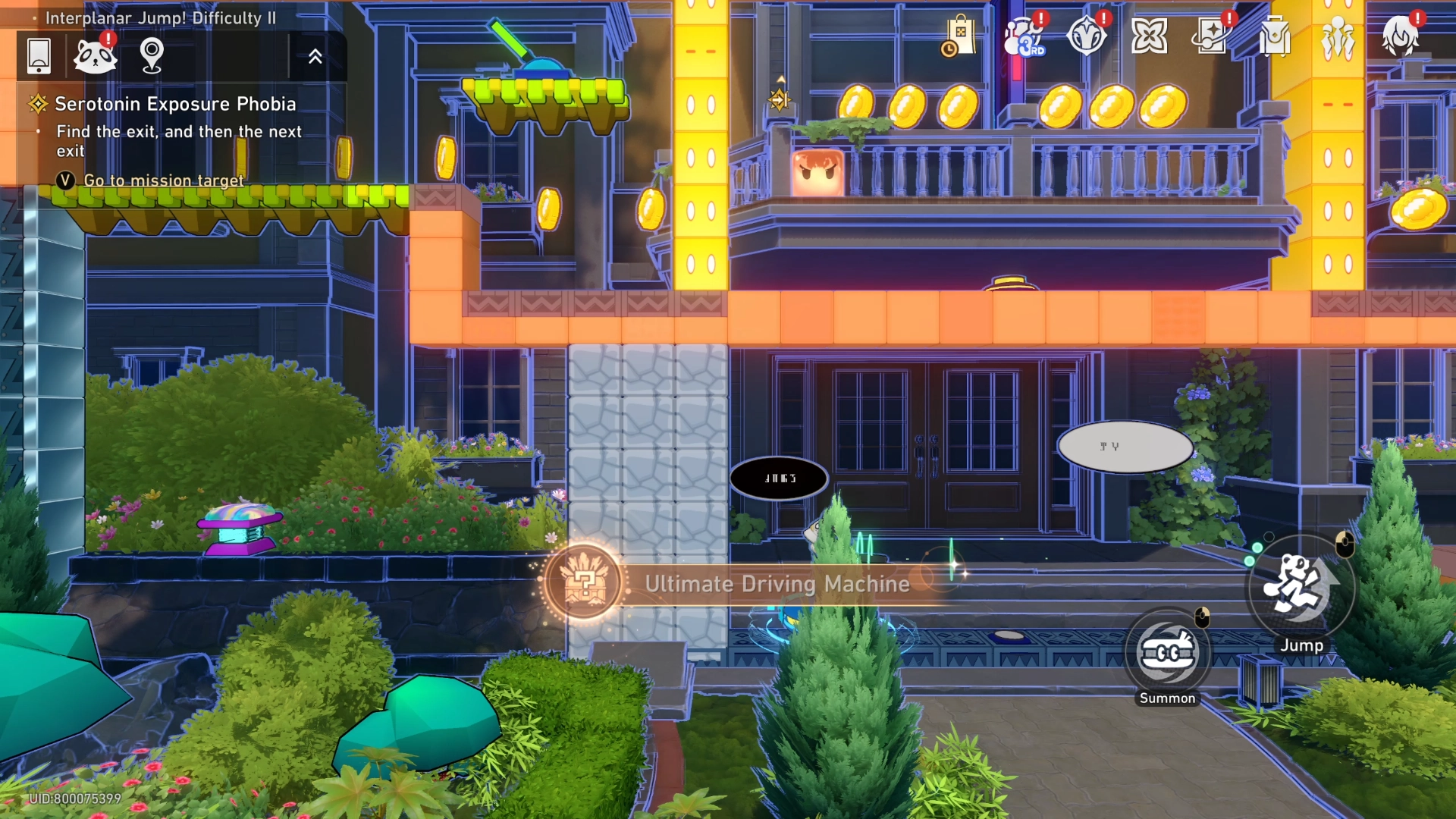
Task: Open the map location pin
Action: pyautogui.click(x=152, y=55)
